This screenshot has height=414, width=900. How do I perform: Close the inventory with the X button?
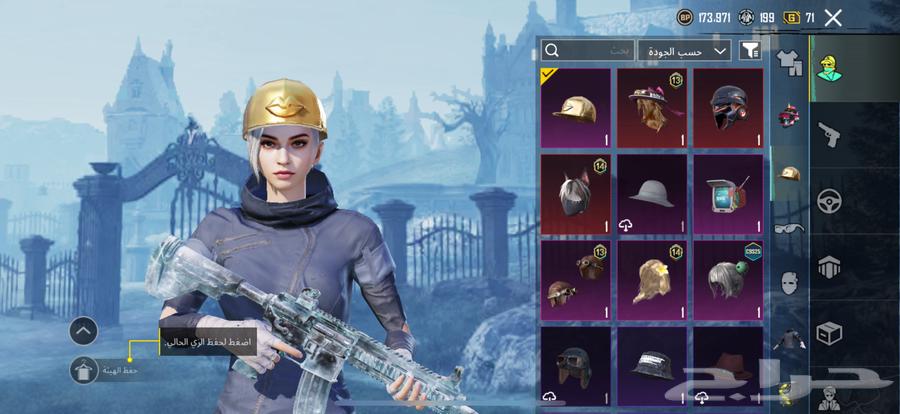coord(833,17)
